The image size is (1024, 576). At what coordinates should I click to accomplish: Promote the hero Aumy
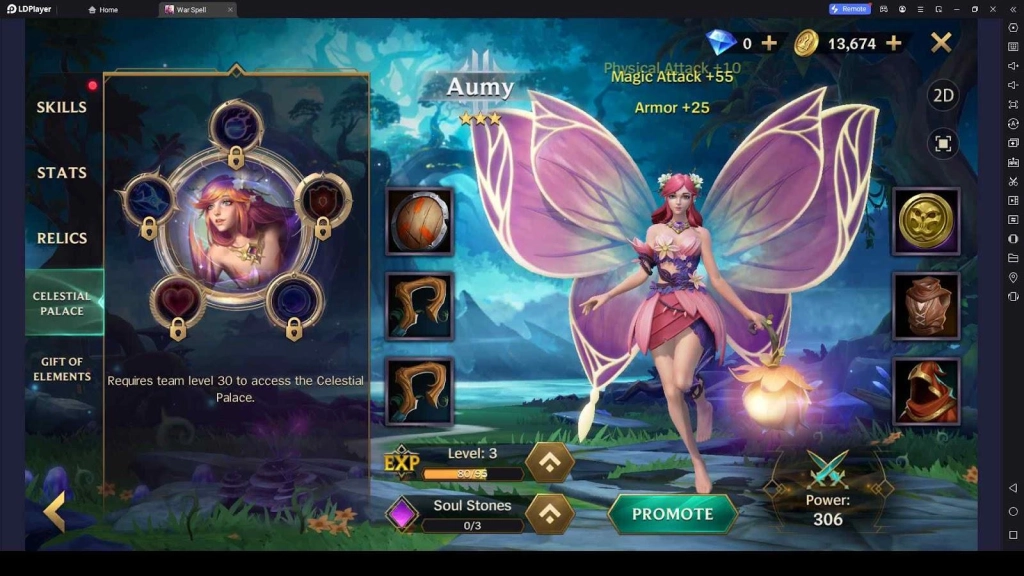672,514
